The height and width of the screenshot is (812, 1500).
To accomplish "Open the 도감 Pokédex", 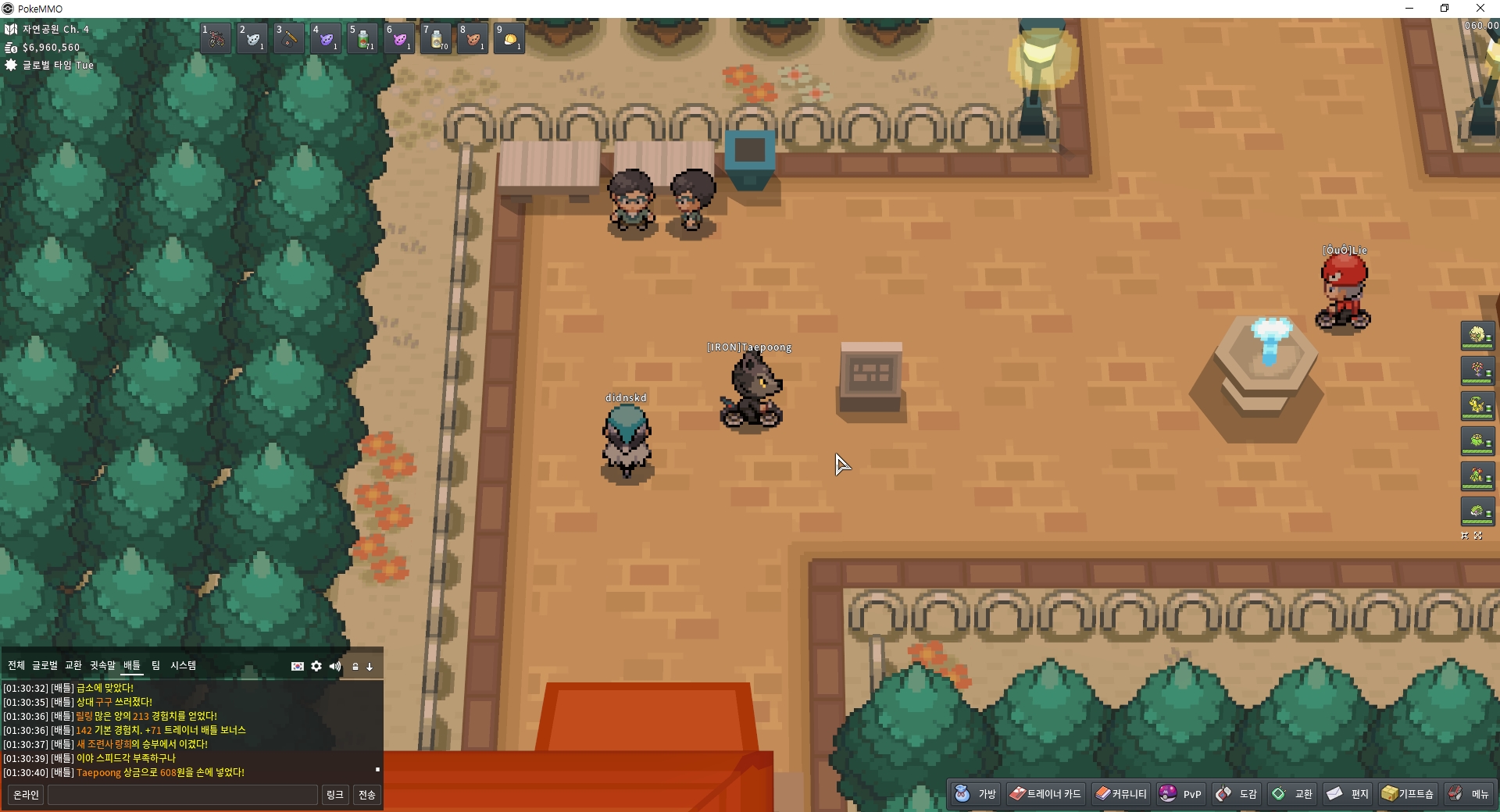I will coord(1237,794).
